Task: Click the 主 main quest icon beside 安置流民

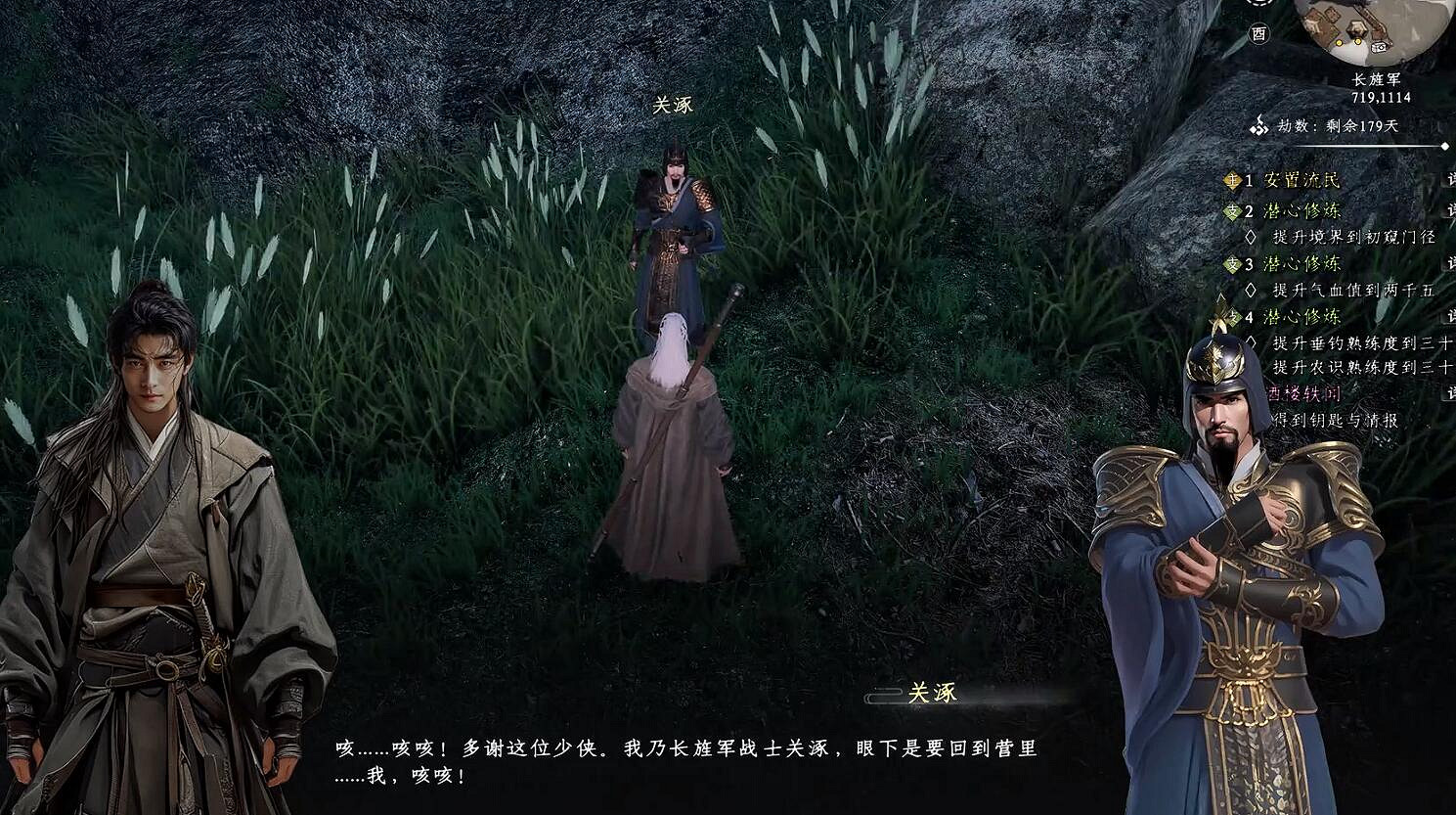Action: (x=1230, y=180)
